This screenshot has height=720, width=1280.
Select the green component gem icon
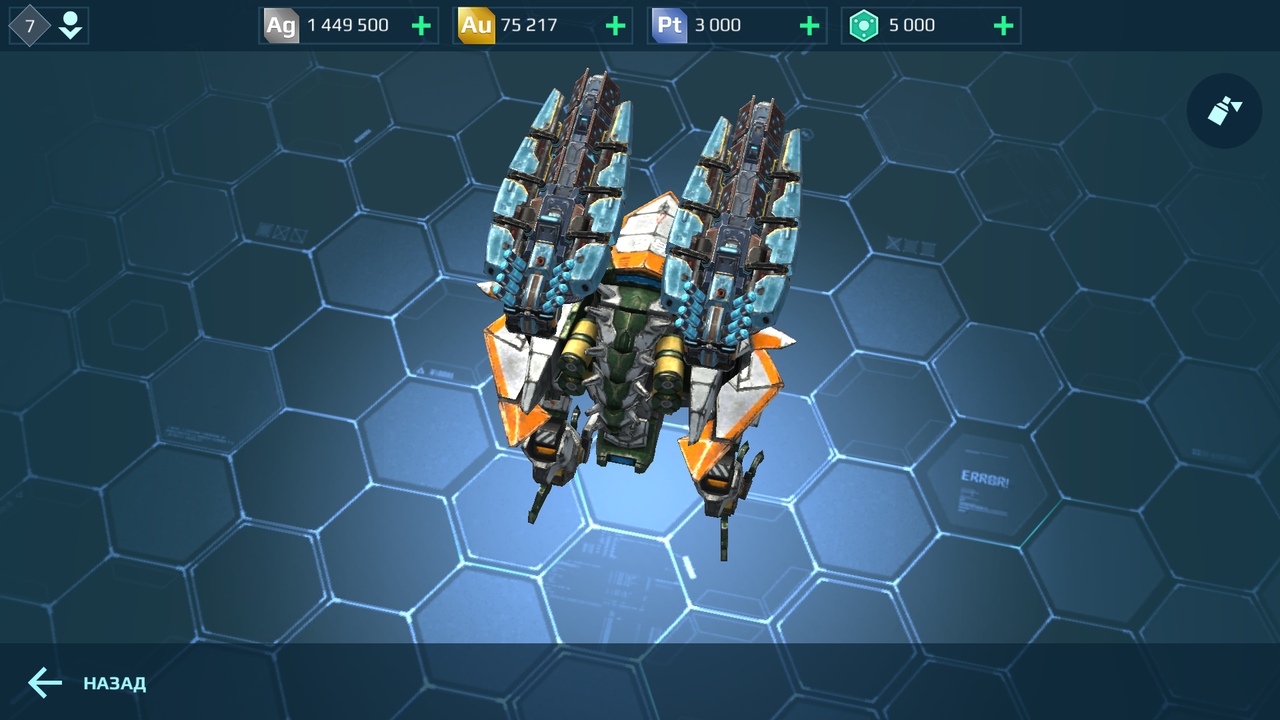[x=865, y=25]
